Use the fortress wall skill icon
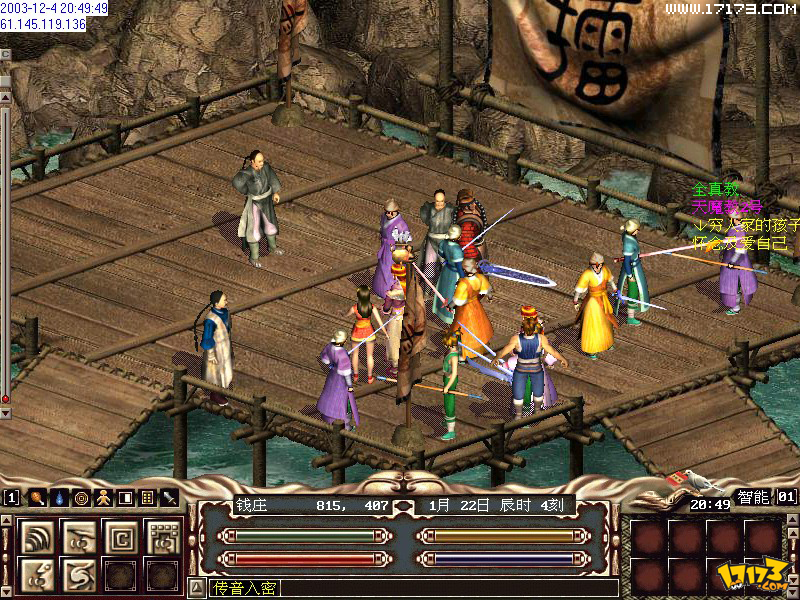 (161, 536)
